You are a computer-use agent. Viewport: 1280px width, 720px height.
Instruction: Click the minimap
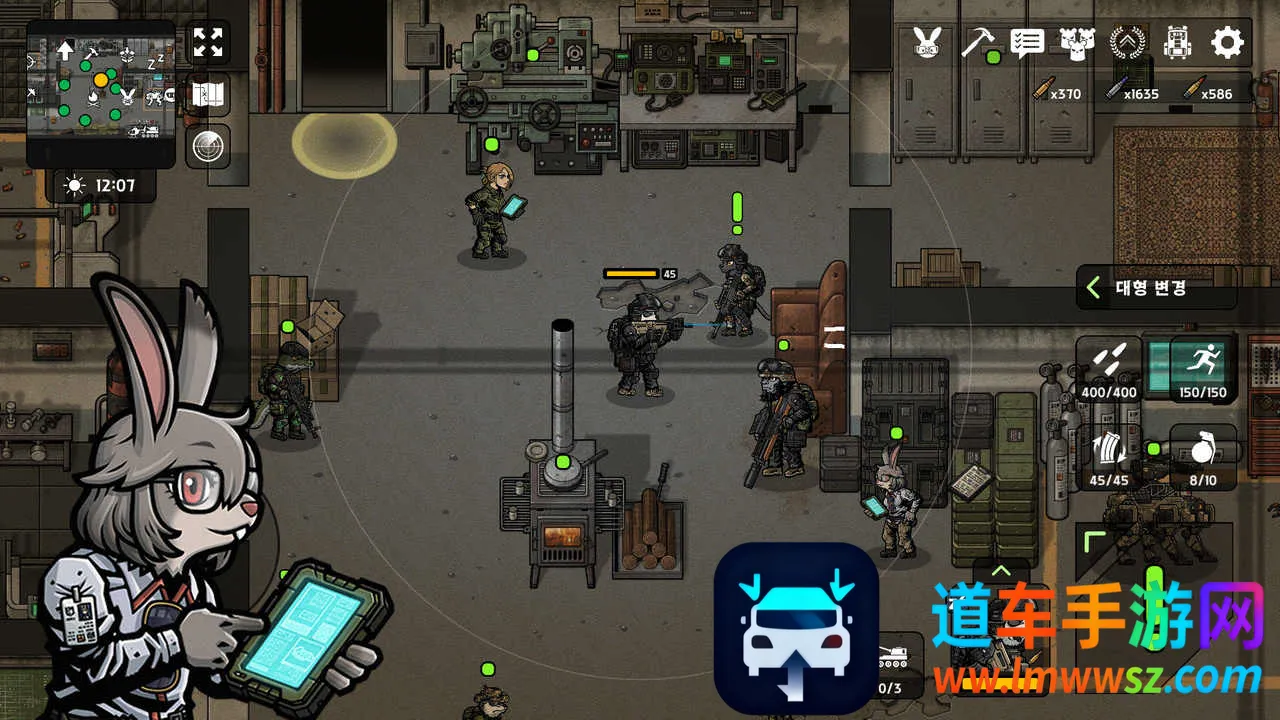click(100, 92)
